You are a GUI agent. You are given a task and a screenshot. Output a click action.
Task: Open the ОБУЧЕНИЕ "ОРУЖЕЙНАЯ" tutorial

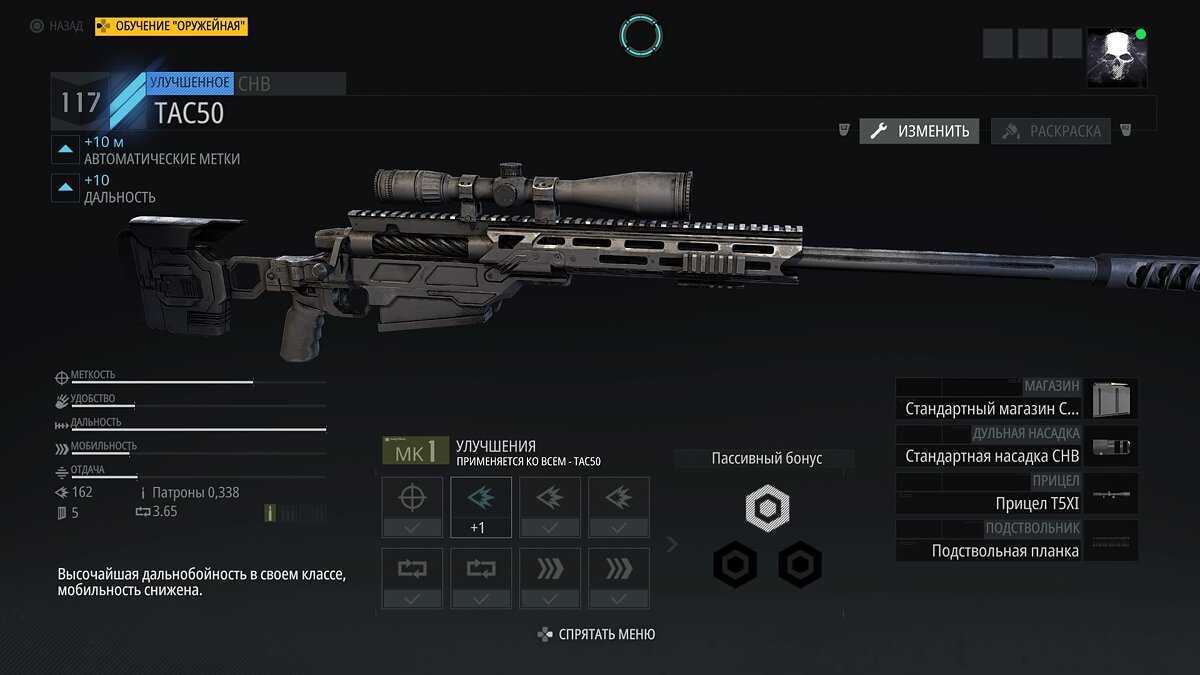pos(171,26)
